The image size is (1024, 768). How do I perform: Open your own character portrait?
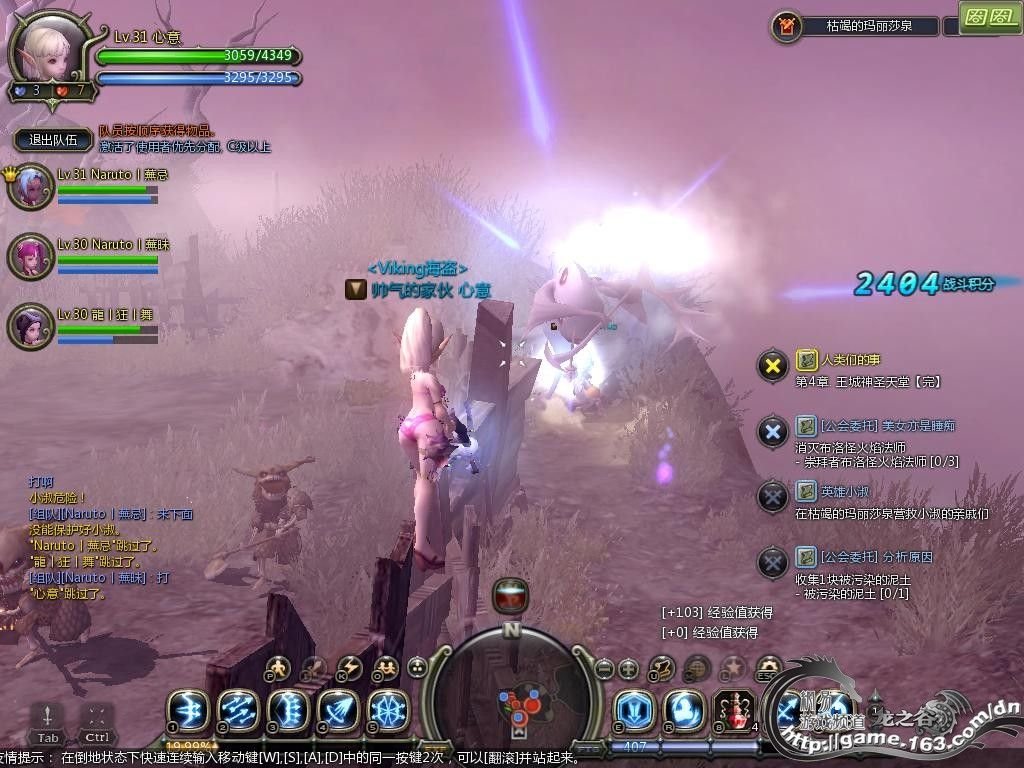[48, 50]
